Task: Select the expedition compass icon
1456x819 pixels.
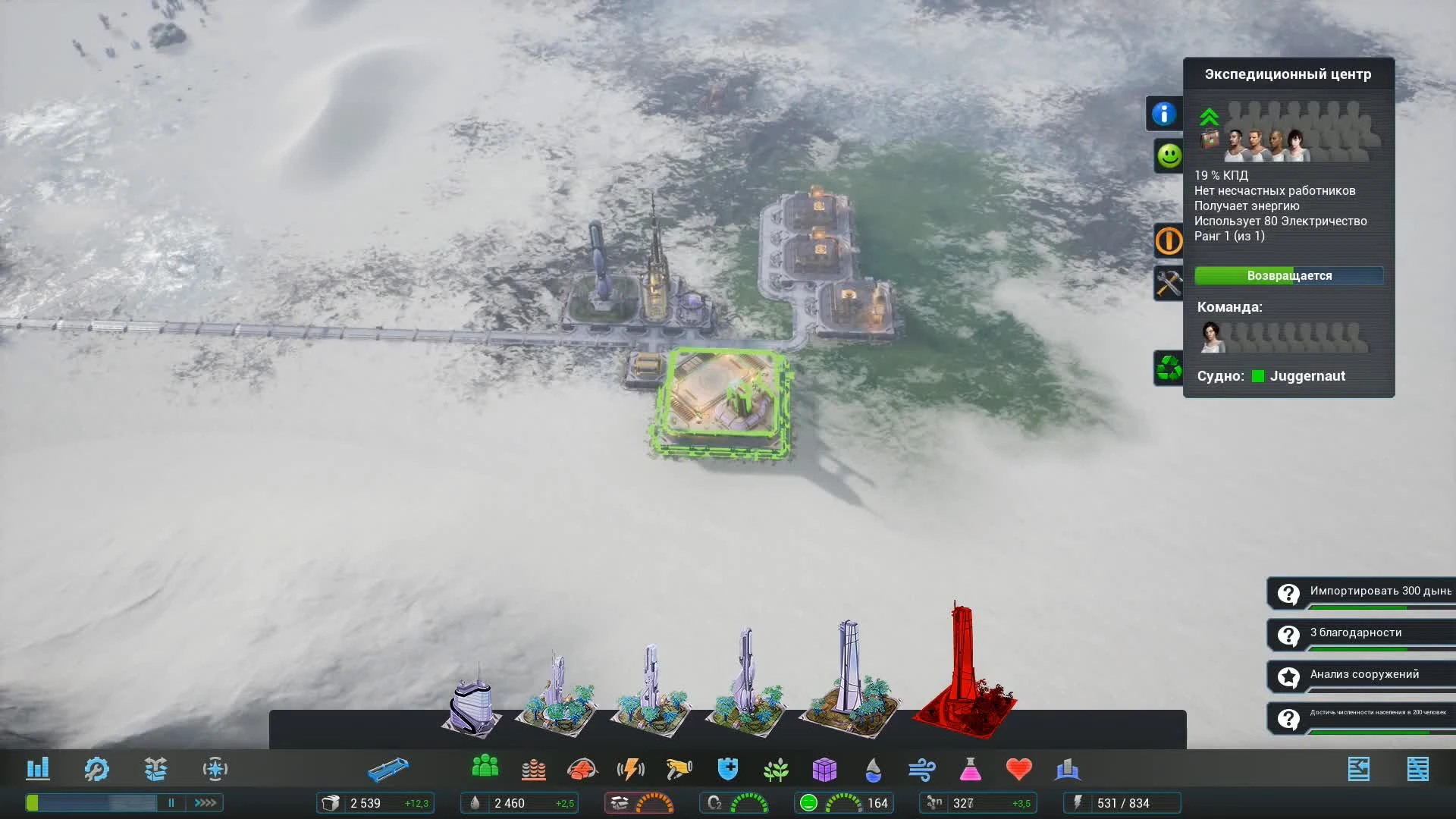Action: point(215,768)
